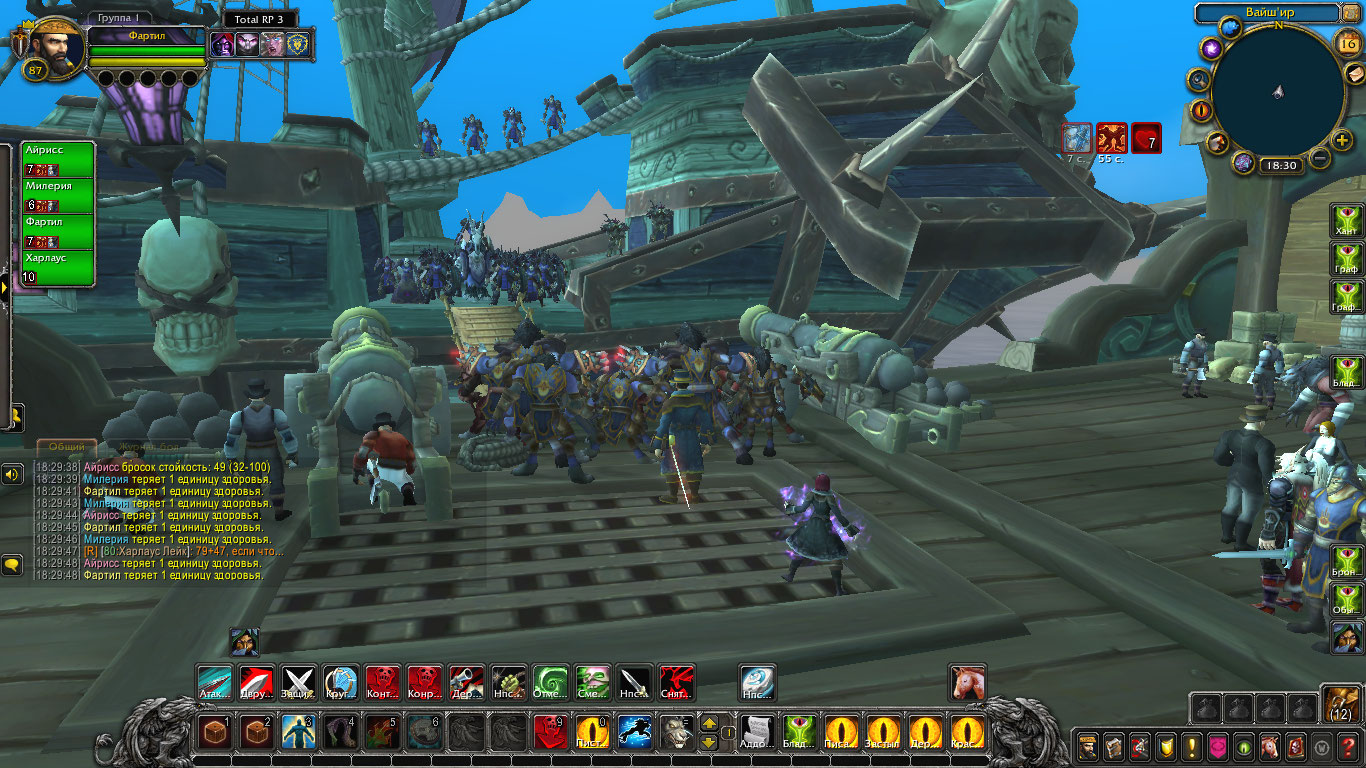Open the quest log exclamation mark button
Viewport: 1366px width, 768px height.
(1192, 746)
